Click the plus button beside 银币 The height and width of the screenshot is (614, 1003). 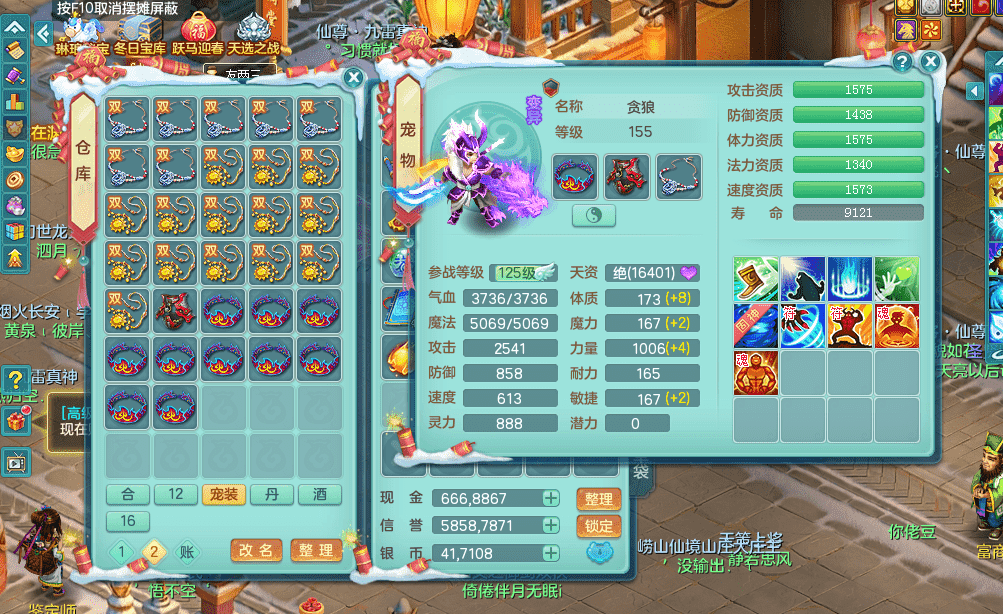(x=550, y=553)
